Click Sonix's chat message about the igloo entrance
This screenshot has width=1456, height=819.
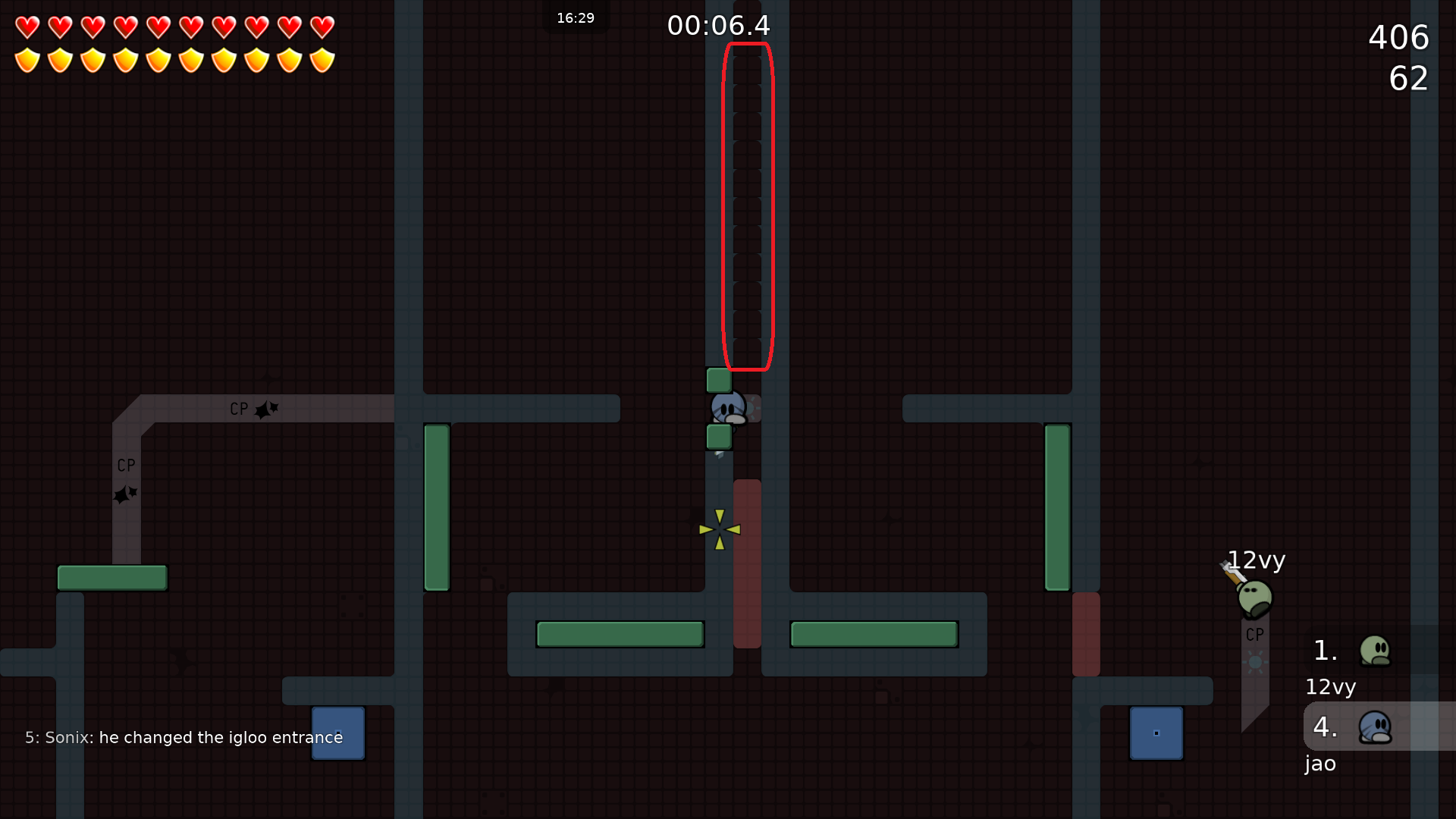coord(184,736)
